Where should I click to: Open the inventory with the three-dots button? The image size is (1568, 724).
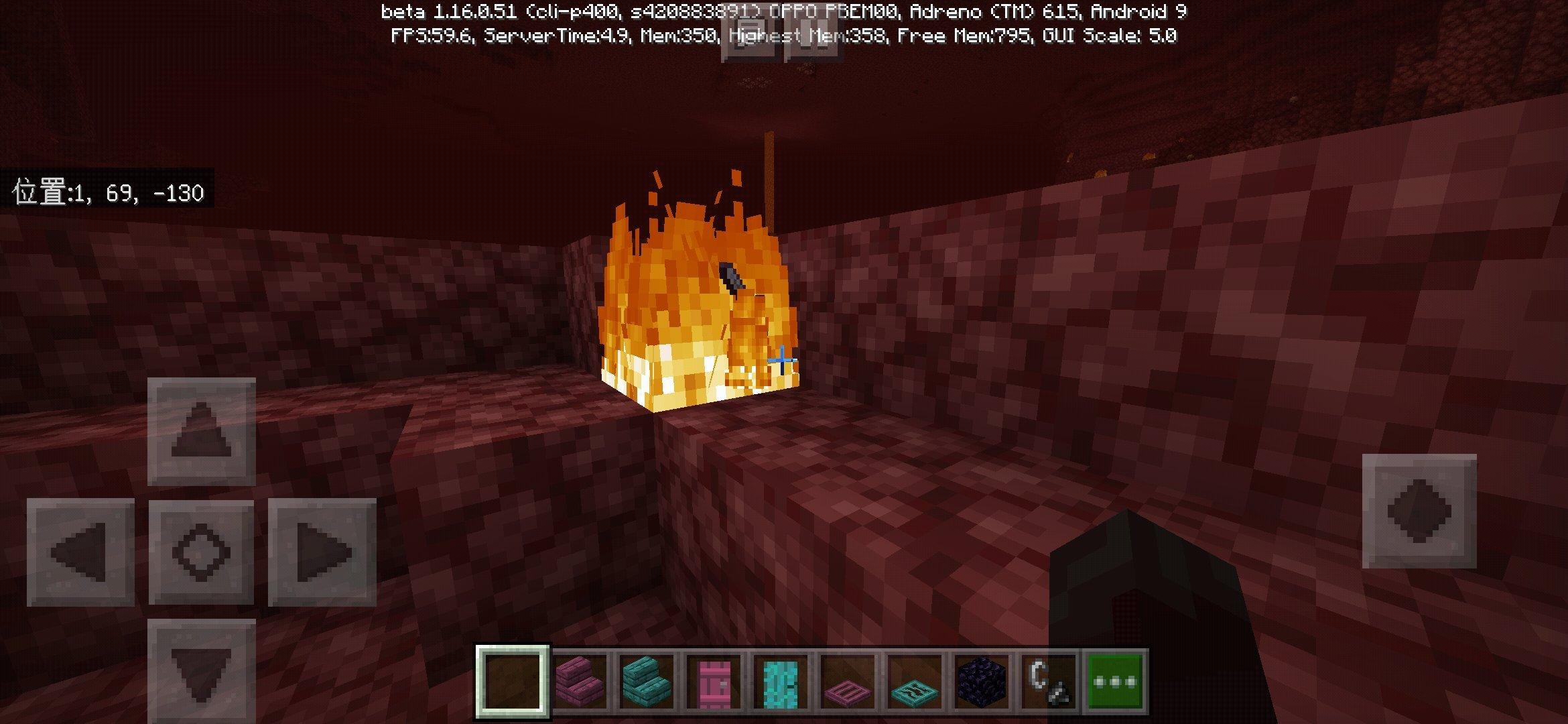1115,682
